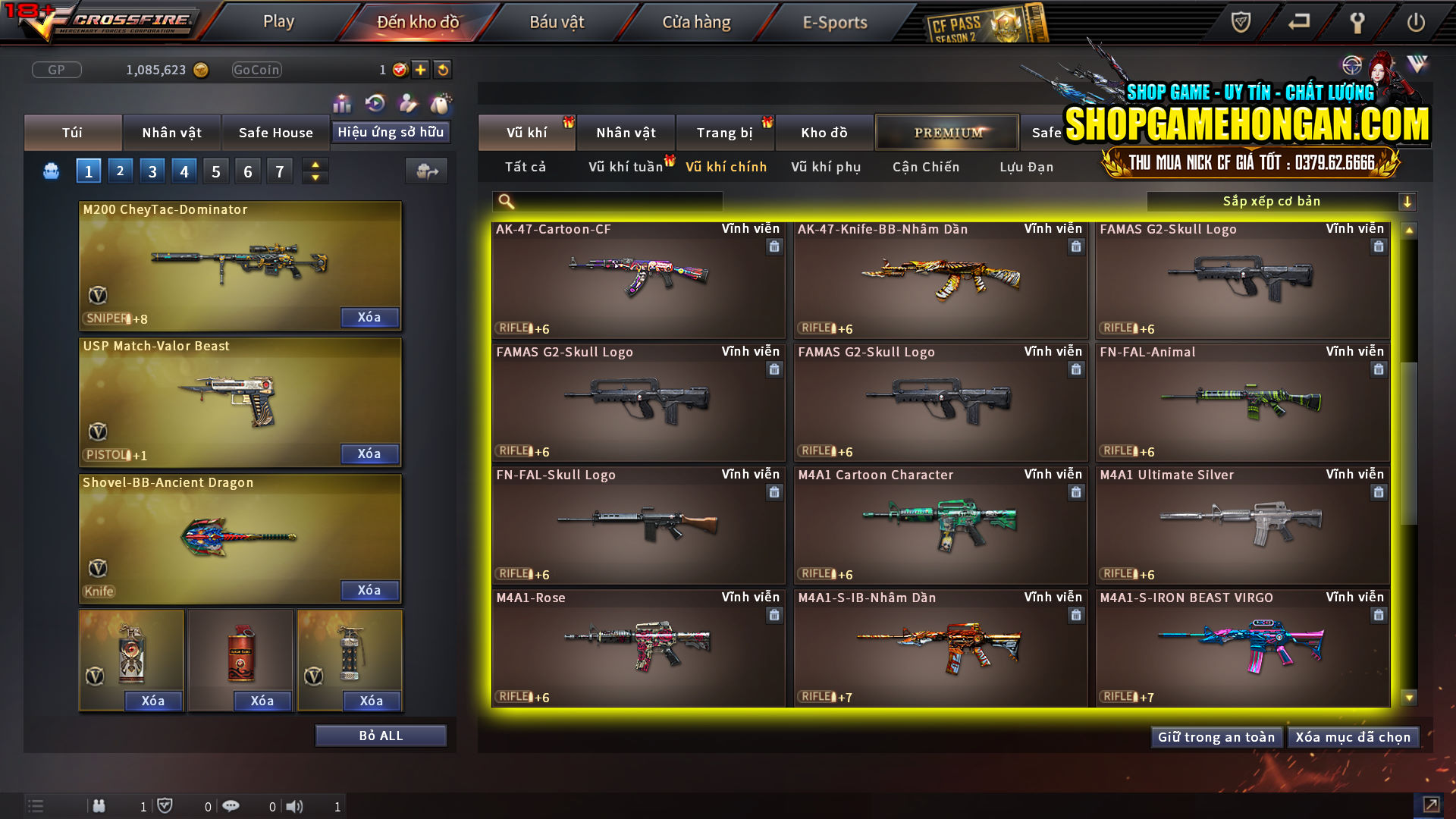Mute sound with the speaker icon at bottom
Image resolution: width=1456 pixels, height=819 pixels.
[x=295, y=806]
